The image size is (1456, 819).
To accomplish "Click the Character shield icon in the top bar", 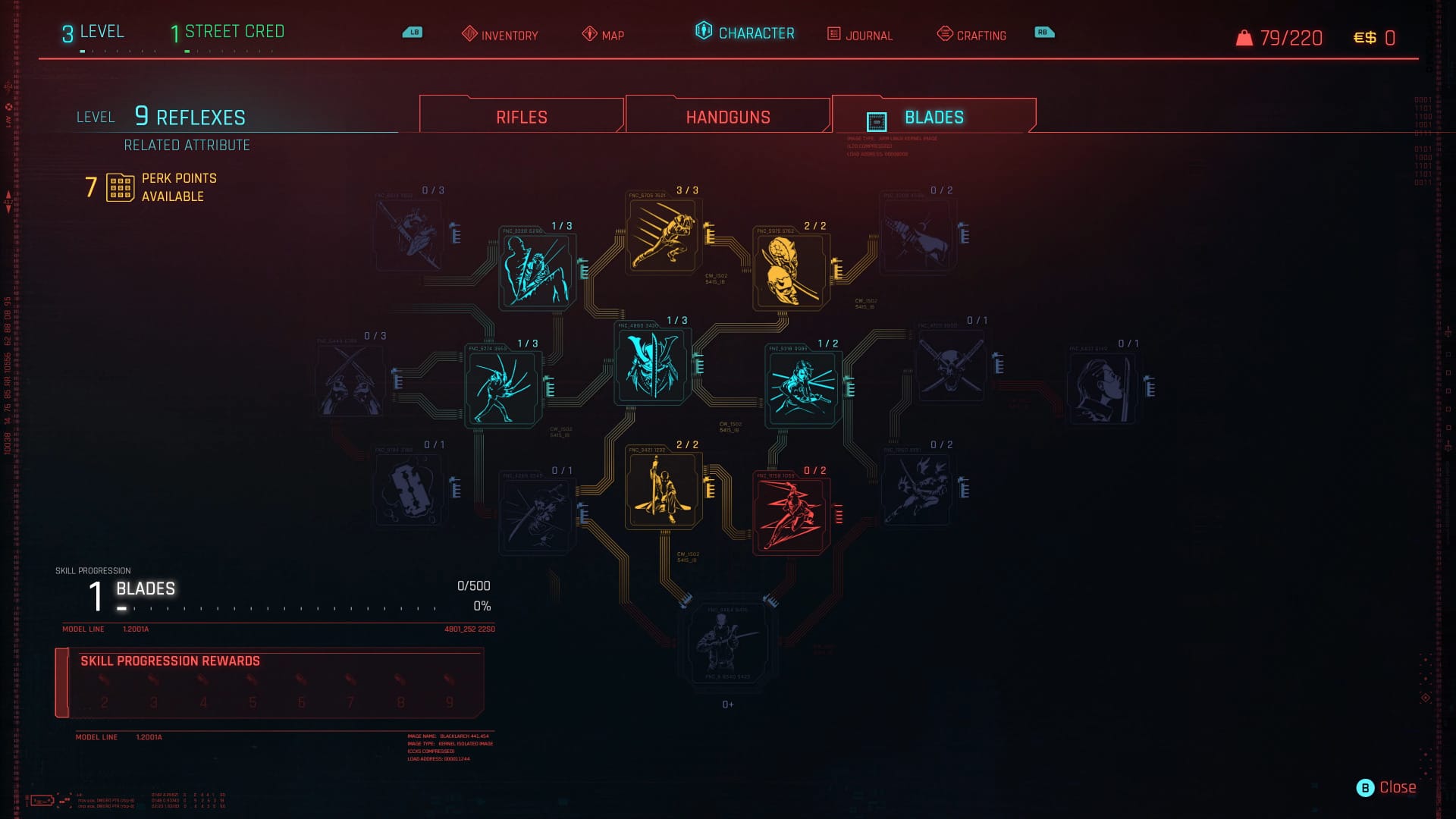I will coord(701,33).
